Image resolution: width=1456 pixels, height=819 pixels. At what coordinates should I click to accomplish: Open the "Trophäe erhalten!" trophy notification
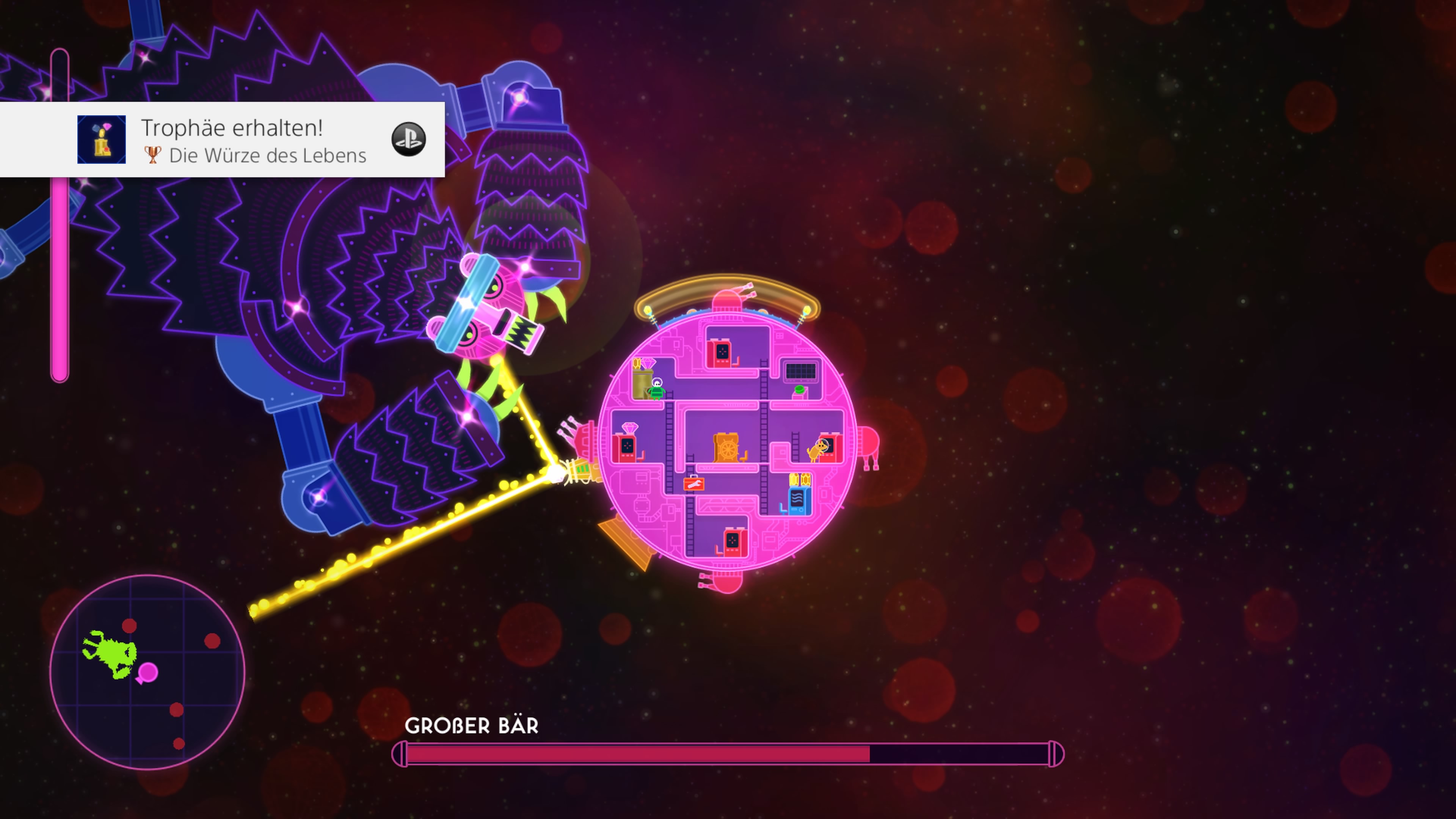pyautogui.click(x=232, y=140)
